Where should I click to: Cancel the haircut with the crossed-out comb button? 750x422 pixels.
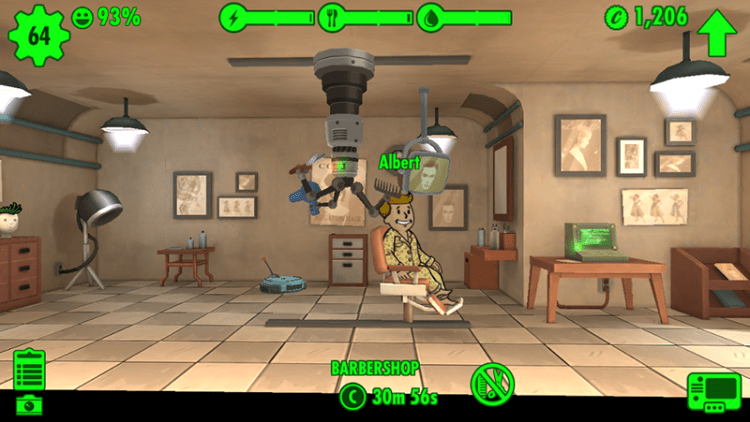pos(492,383)
